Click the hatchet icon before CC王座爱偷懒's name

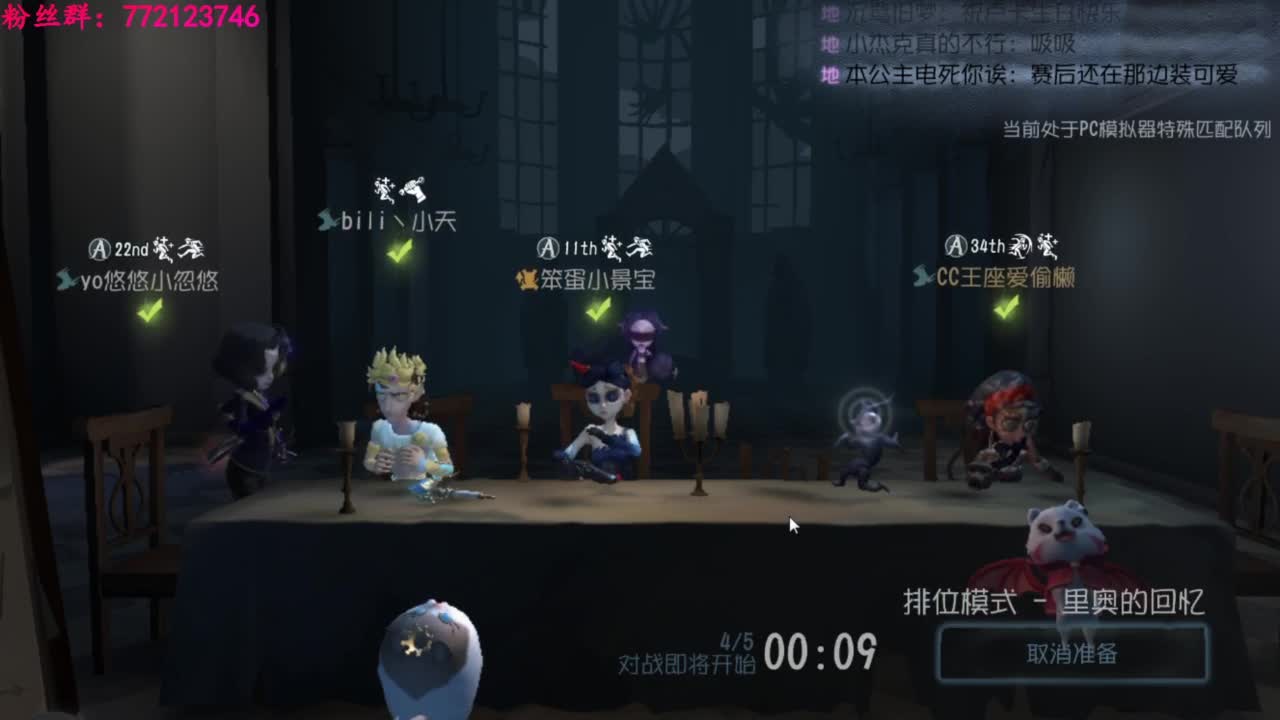[x=924, y=277]
